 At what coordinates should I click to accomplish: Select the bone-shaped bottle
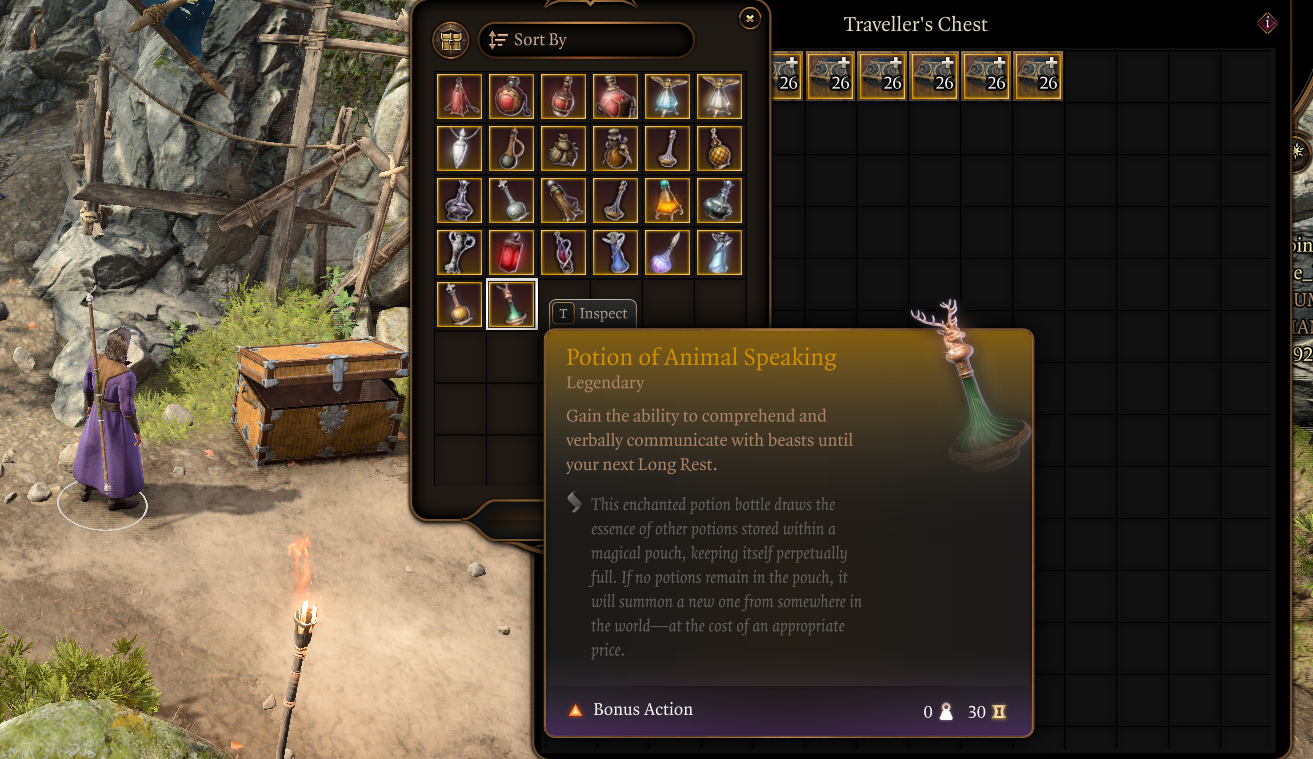pos(460,252)
